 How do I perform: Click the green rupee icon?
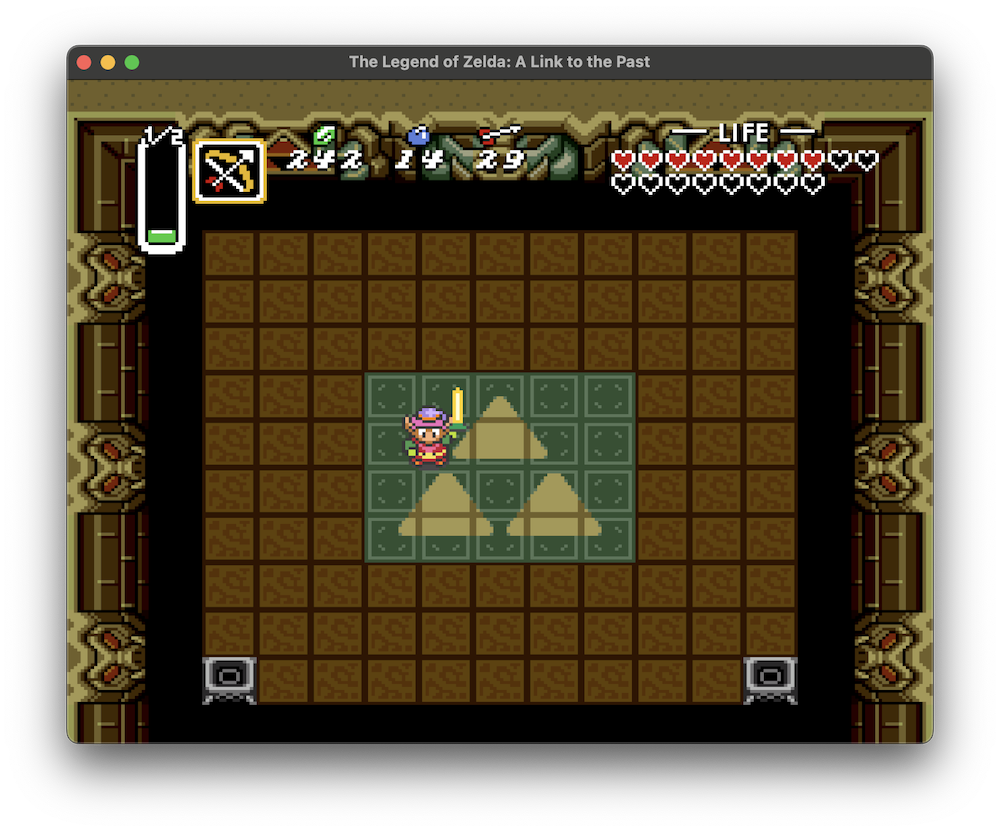tap(322, 135)
